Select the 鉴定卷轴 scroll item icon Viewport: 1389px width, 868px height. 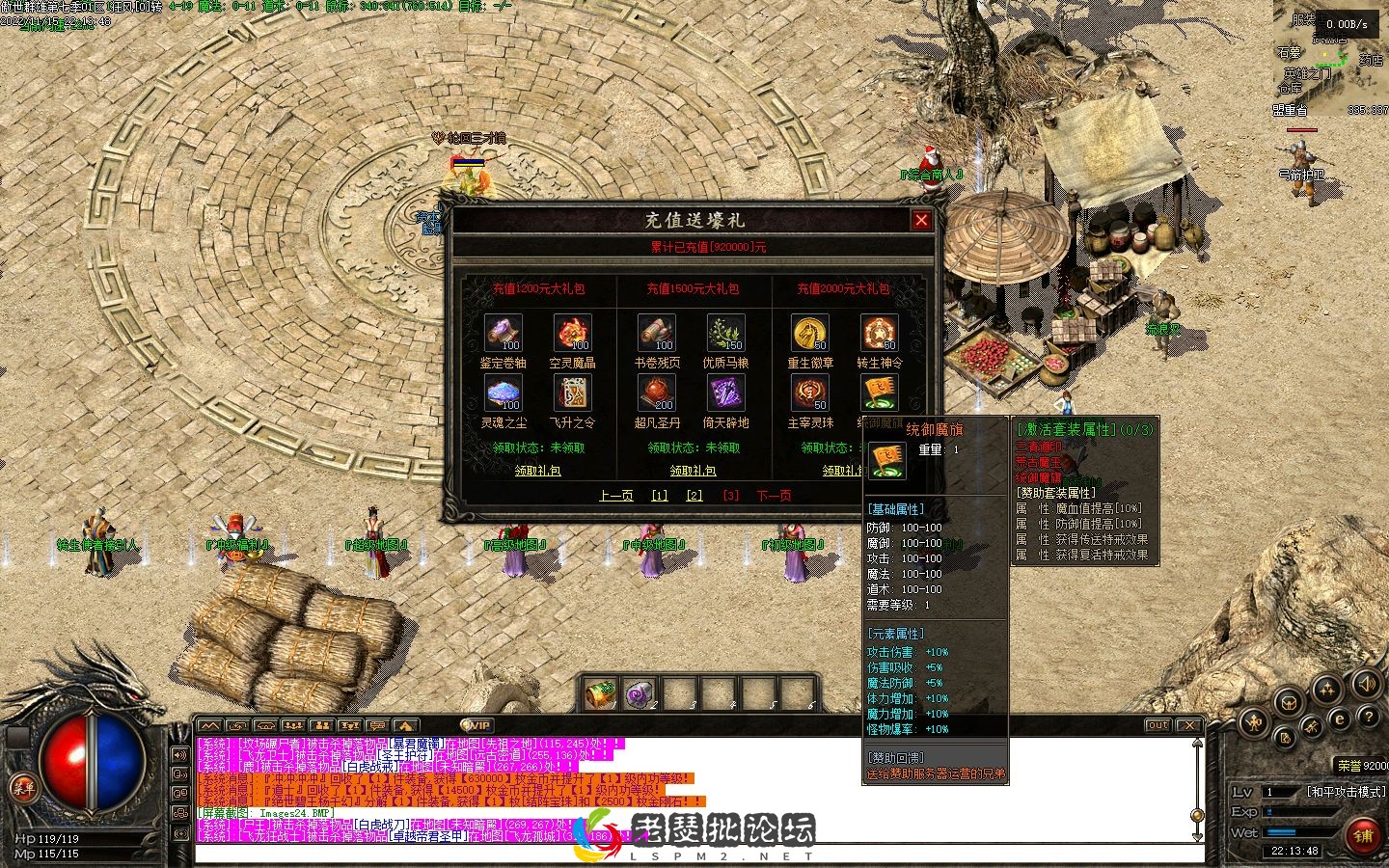point(503,334)
